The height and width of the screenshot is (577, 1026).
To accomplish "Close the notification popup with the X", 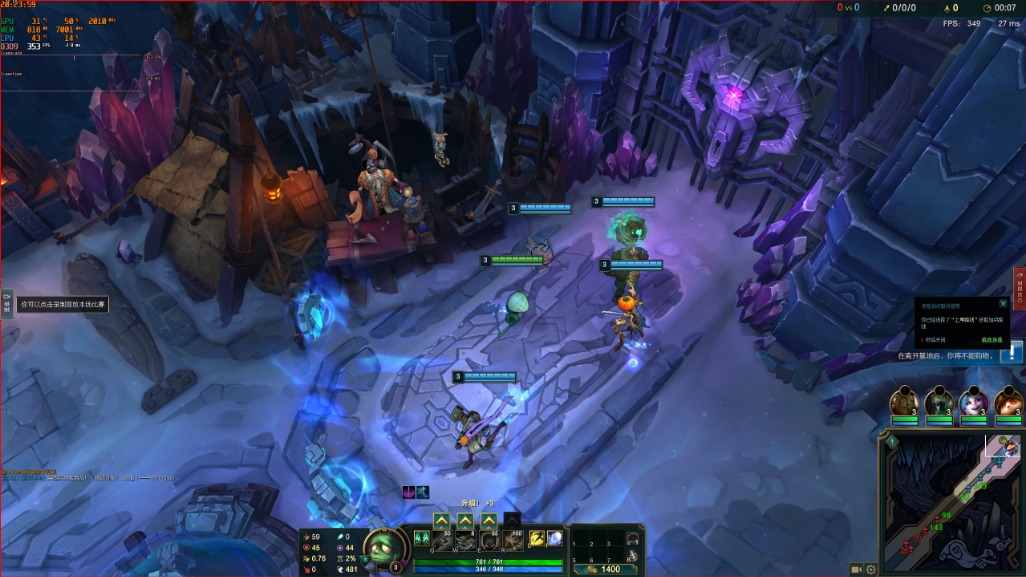I will tap(1003, 303).
